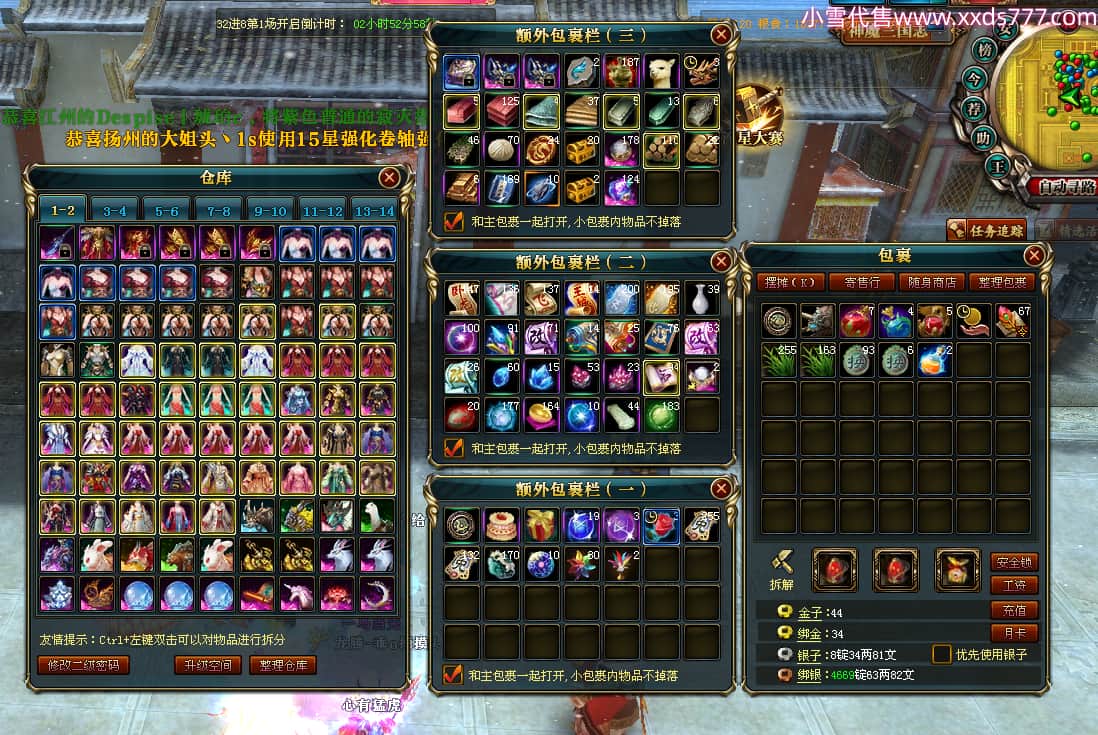Open the 充值 recharge button

(x=1013, y=609)
